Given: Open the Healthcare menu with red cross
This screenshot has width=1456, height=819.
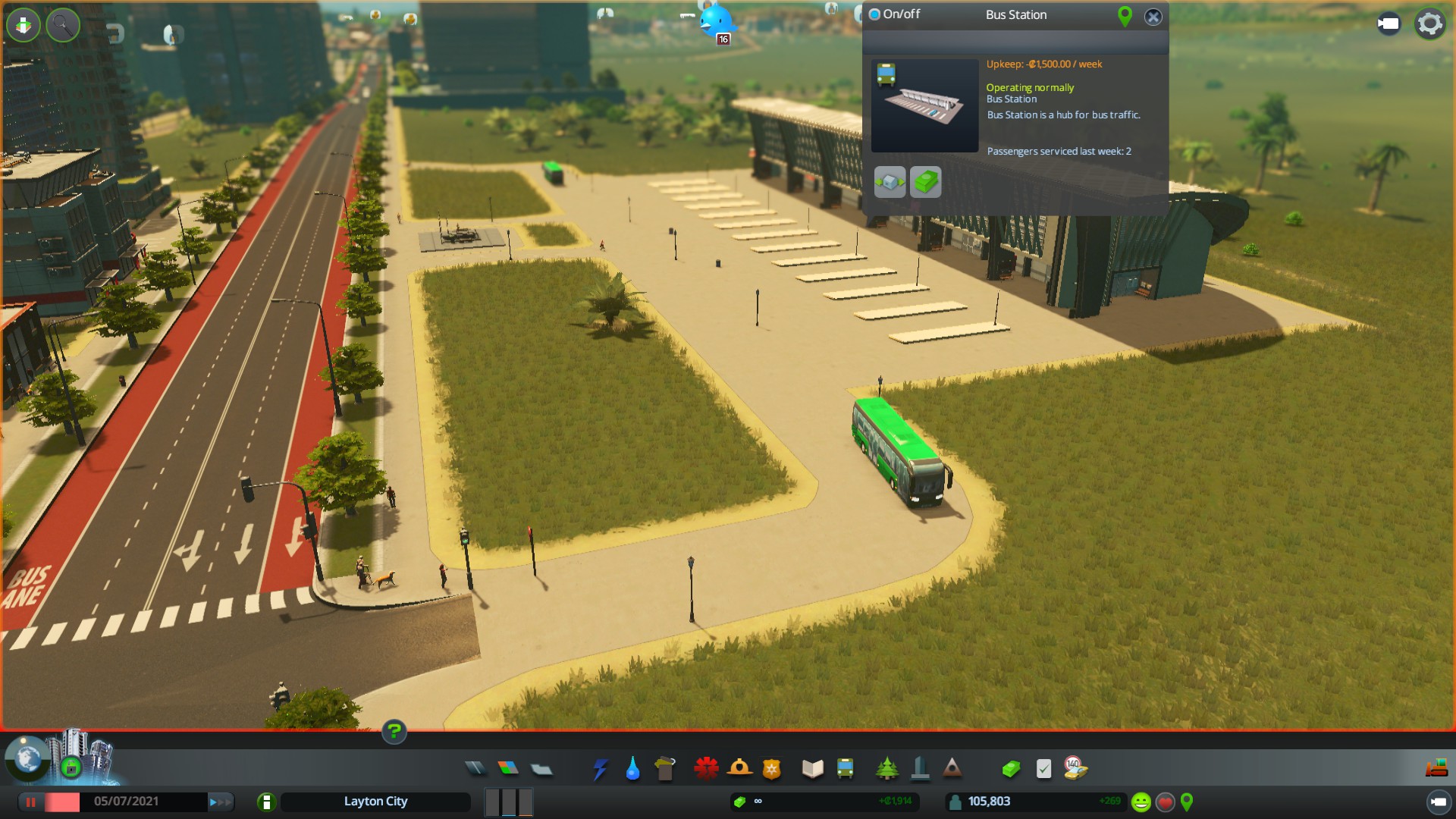Looking at the screenshot, I should [x=706, y=769].
